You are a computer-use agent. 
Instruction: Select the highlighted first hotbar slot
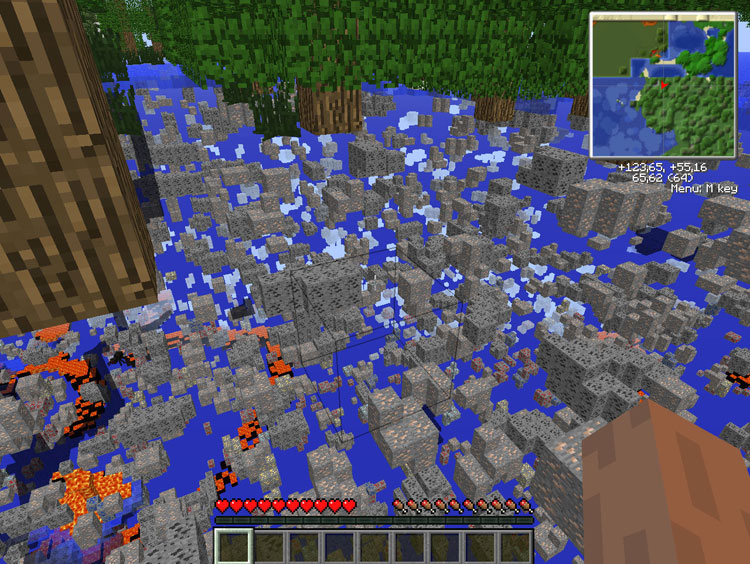[235, 546]
